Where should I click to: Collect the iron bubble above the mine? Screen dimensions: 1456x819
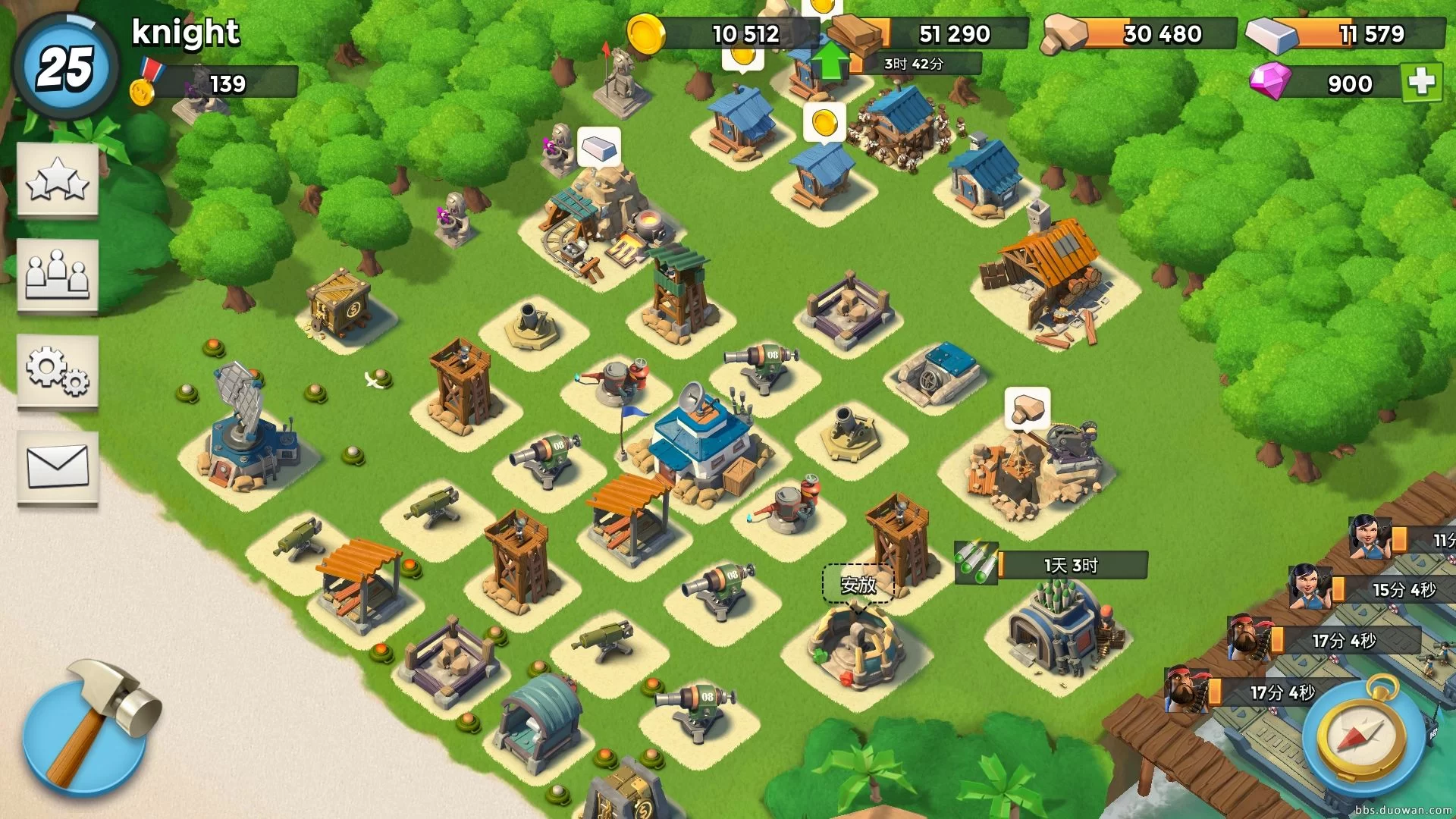599,146
